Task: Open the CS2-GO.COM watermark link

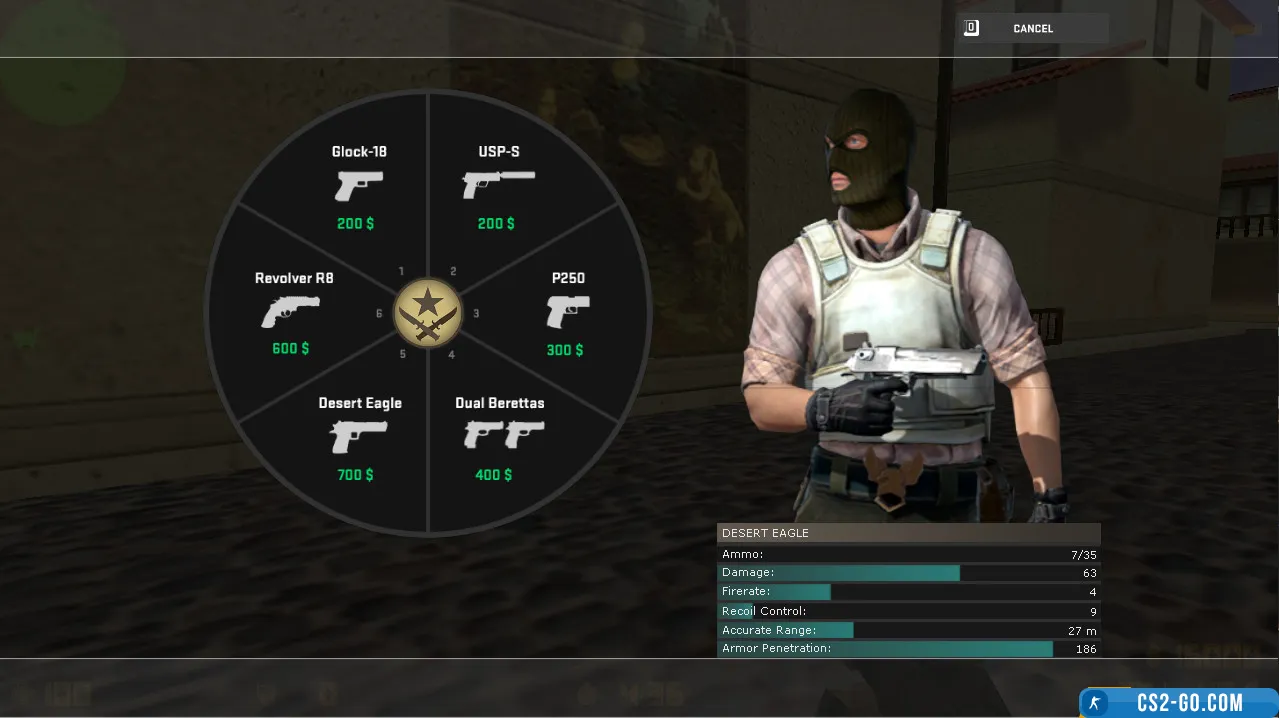Action: (x=1178, y=702)
